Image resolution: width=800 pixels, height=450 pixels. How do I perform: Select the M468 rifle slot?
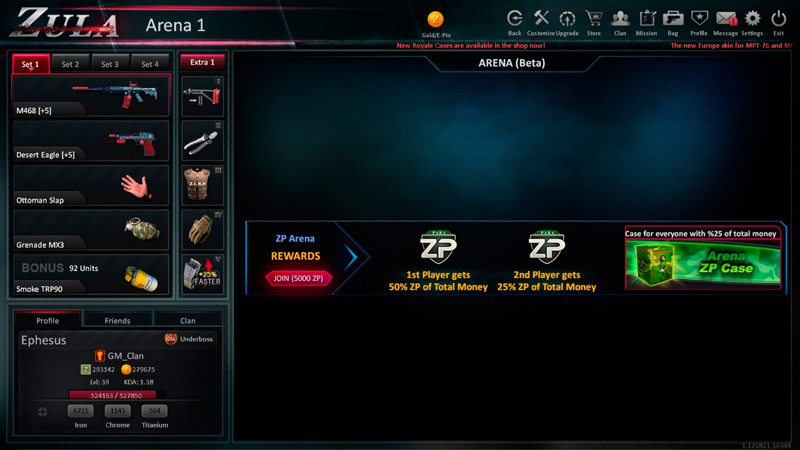coord(91,97)
